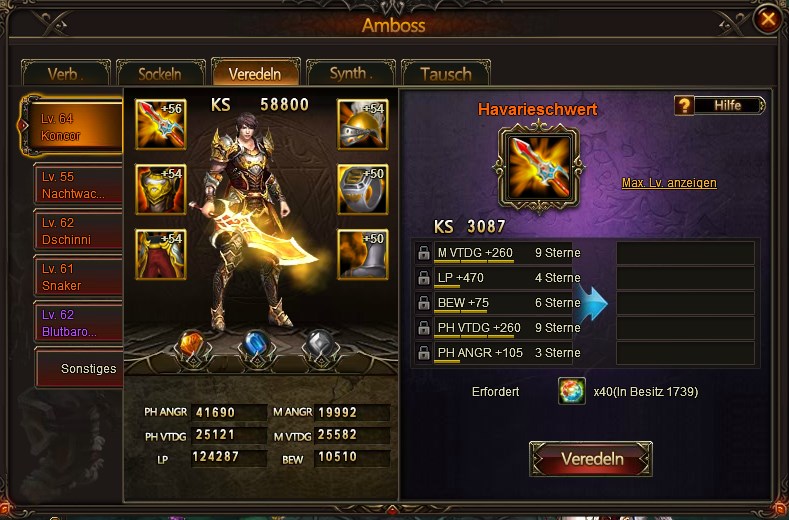The height and width of the screenshot is (520, 789).
Task: Confirm refinement with the Veredeln button
Action: coord(591,459)
